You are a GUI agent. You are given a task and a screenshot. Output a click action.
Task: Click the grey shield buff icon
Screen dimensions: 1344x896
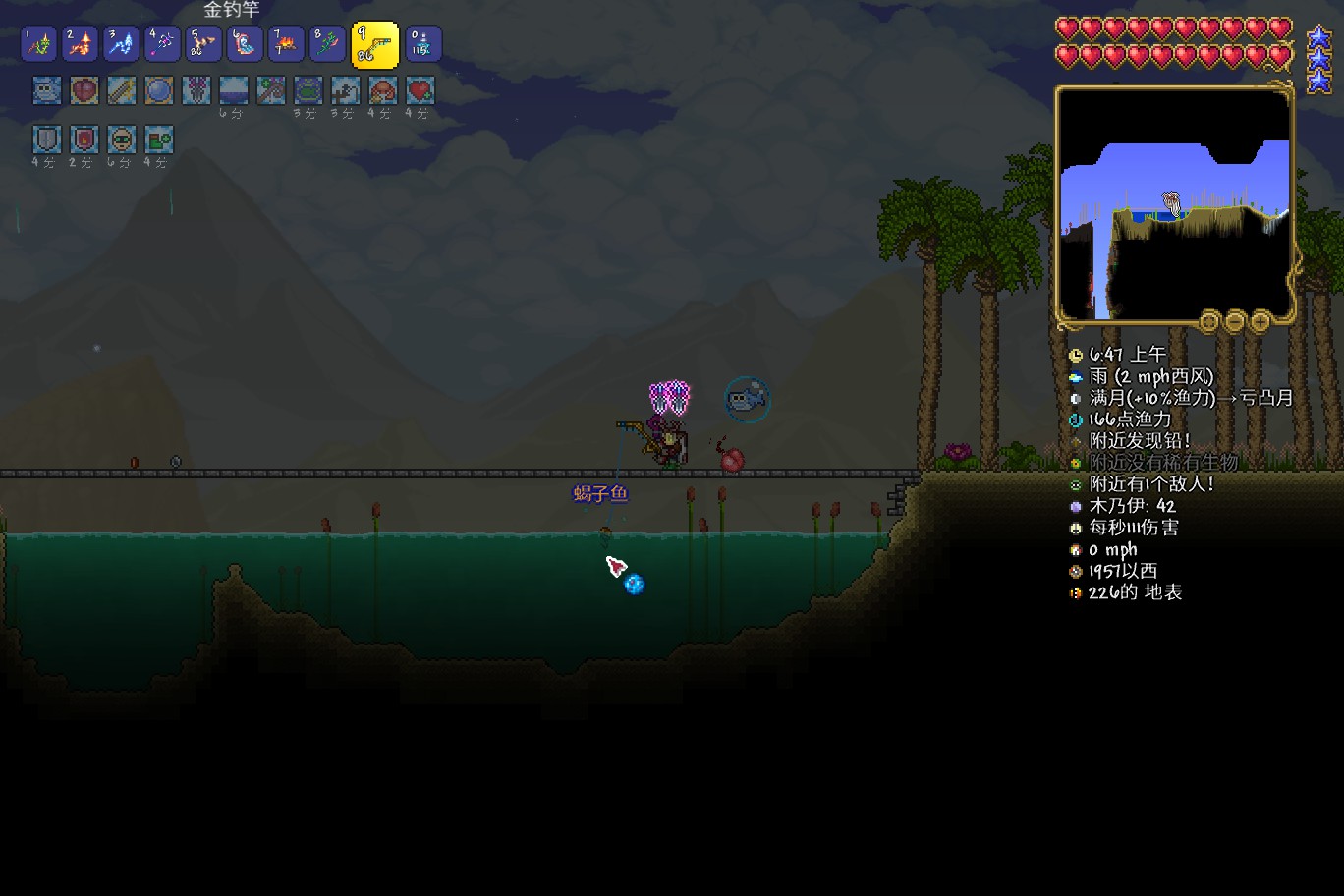tap(46, 139)
